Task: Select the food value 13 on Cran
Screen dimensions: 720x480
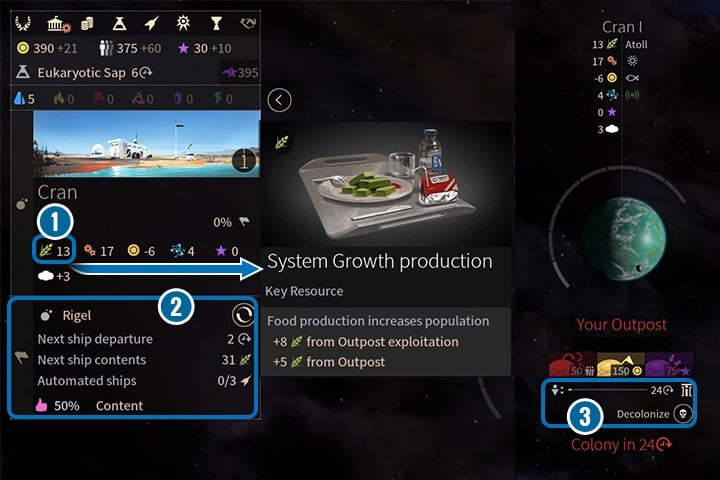Action: pyautogui.click(x=54, y=251)
